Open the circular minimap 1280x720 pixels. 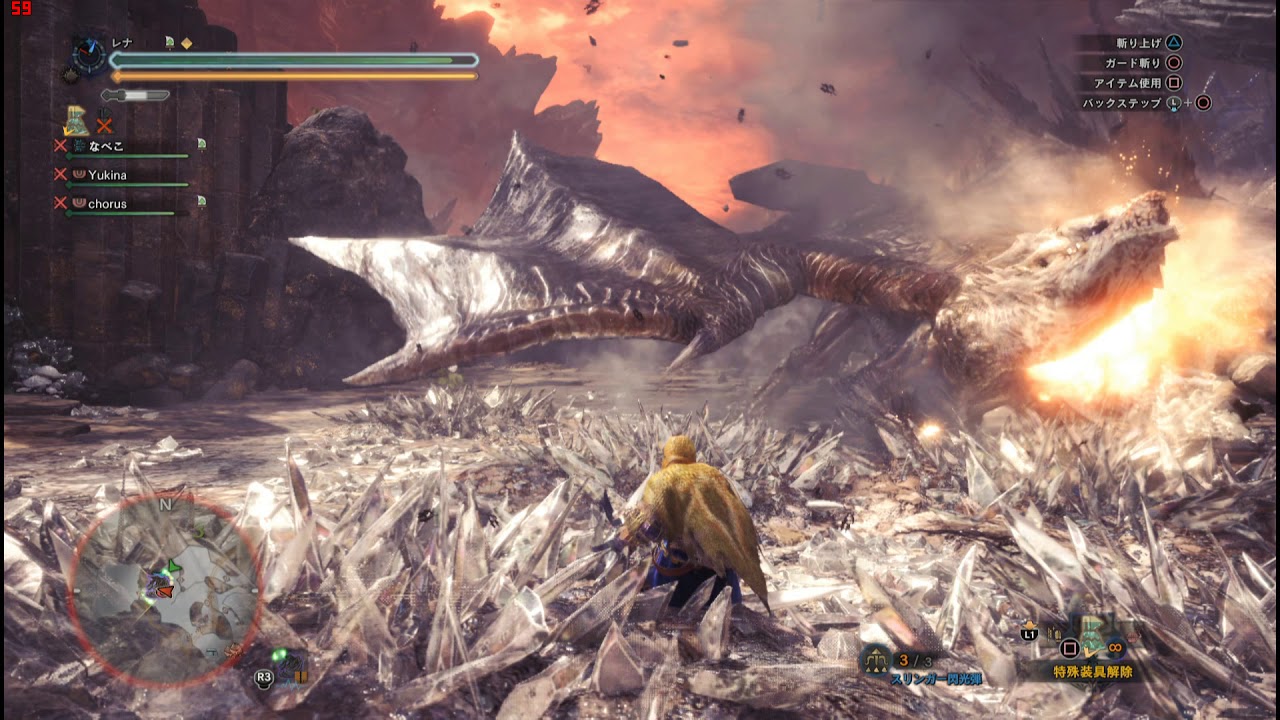[x=166, y=590]
